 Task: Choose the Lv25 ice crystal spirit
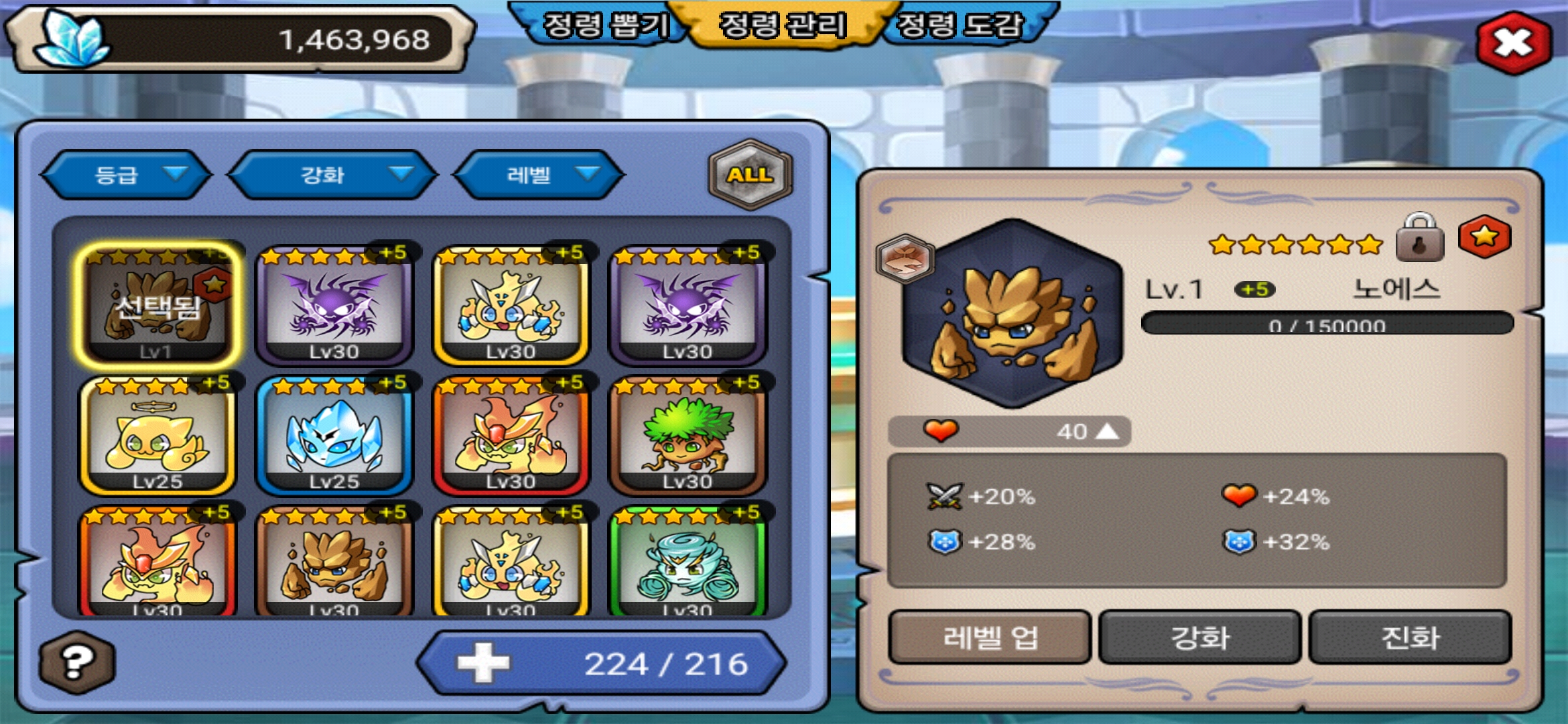coord(334,436)
